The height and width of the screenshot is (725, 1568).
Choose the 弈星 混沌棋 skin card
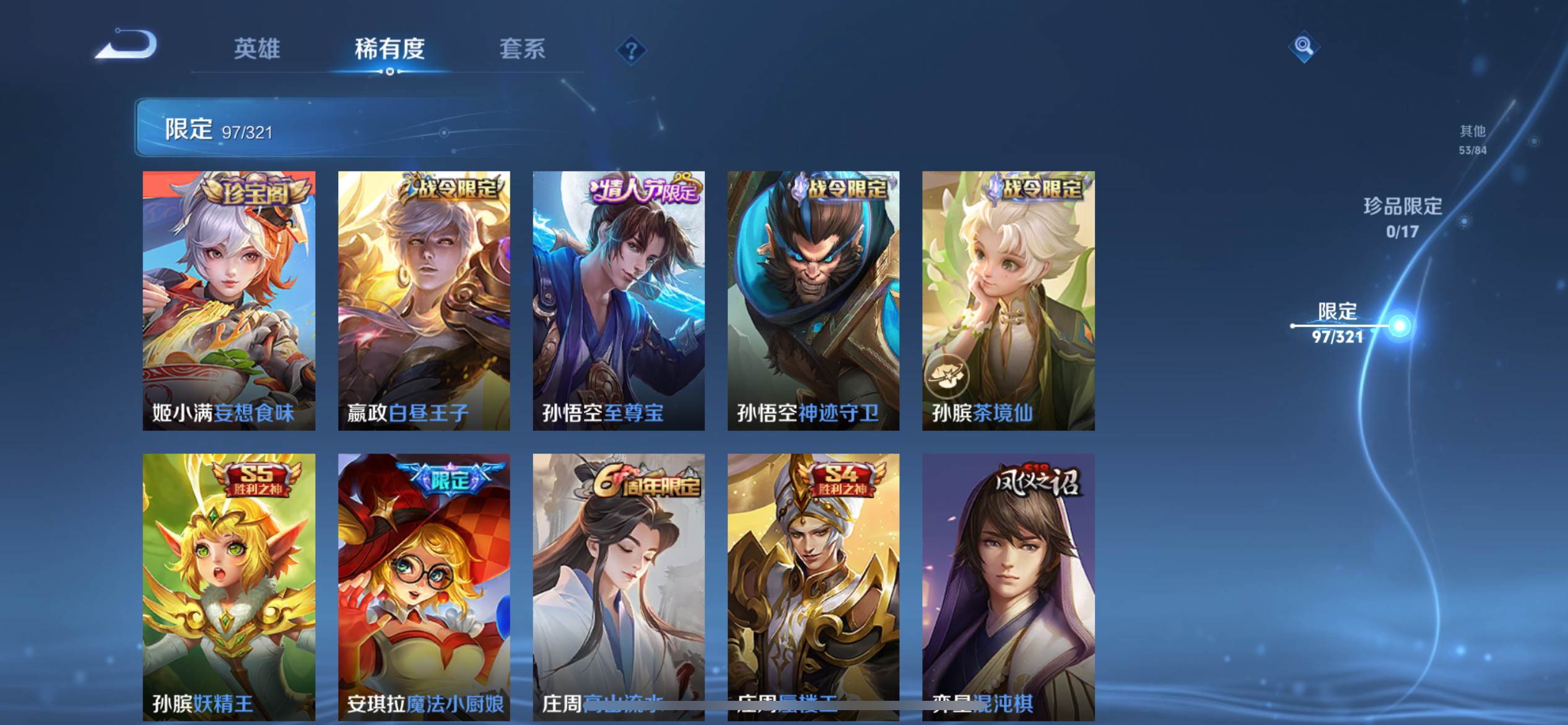[x=1008, y=586]
